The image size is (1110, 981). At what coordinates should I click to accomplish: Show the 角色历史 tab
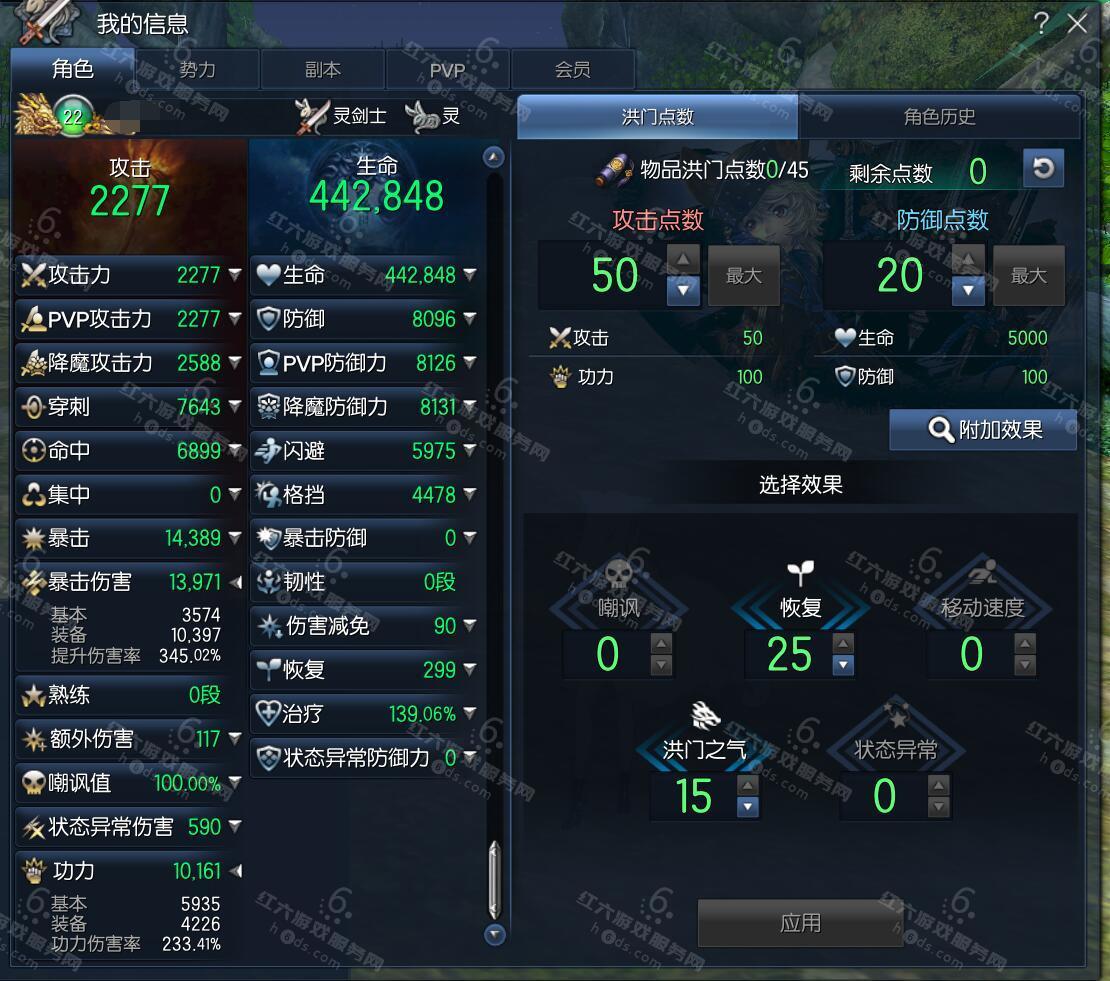pyautogui.click(x=939, y=117)
